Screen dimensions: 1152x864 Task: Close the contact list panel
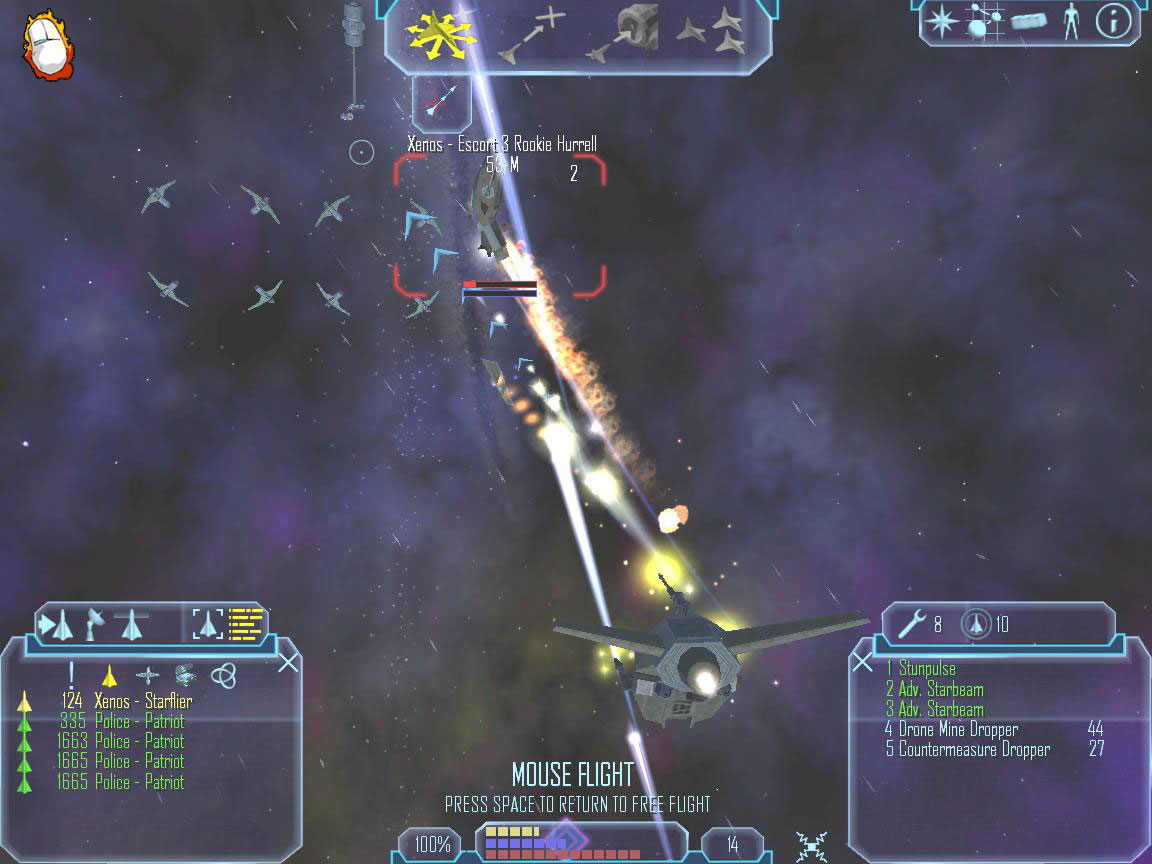coord(288,662)
